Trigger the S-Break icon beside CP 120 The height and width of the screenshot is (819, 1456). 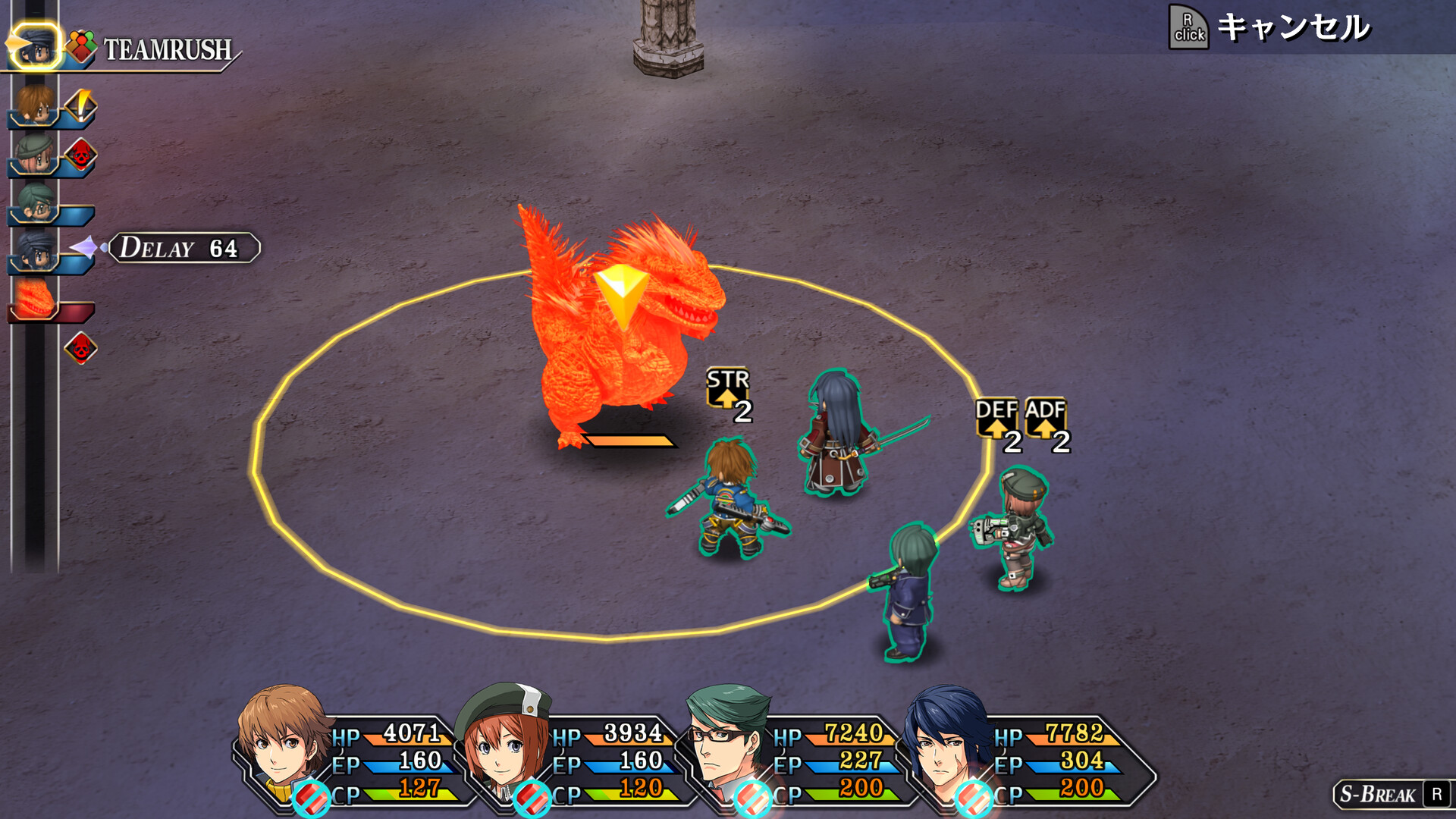[x=532, y=798]
